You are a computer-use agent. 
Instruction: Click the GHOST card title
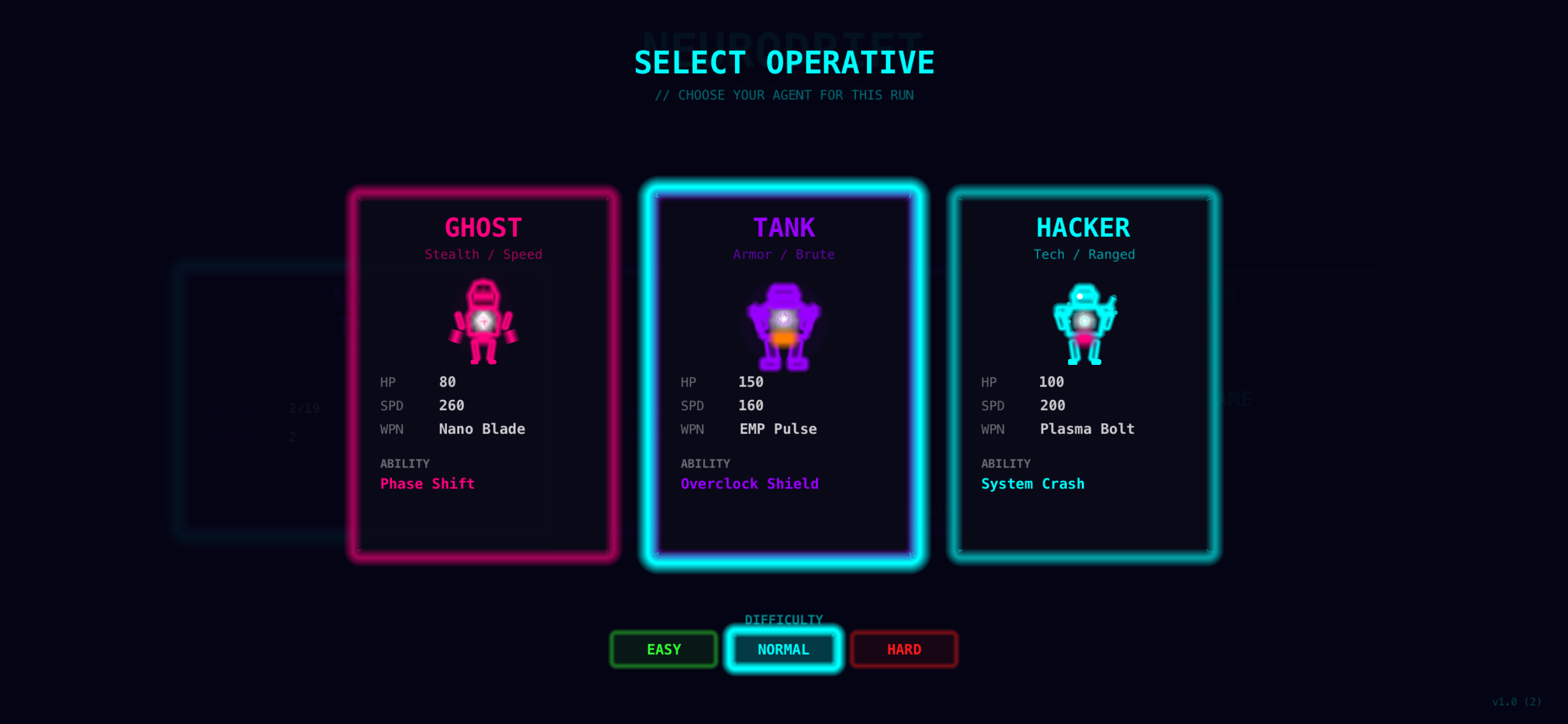click(x=482, y=227)
